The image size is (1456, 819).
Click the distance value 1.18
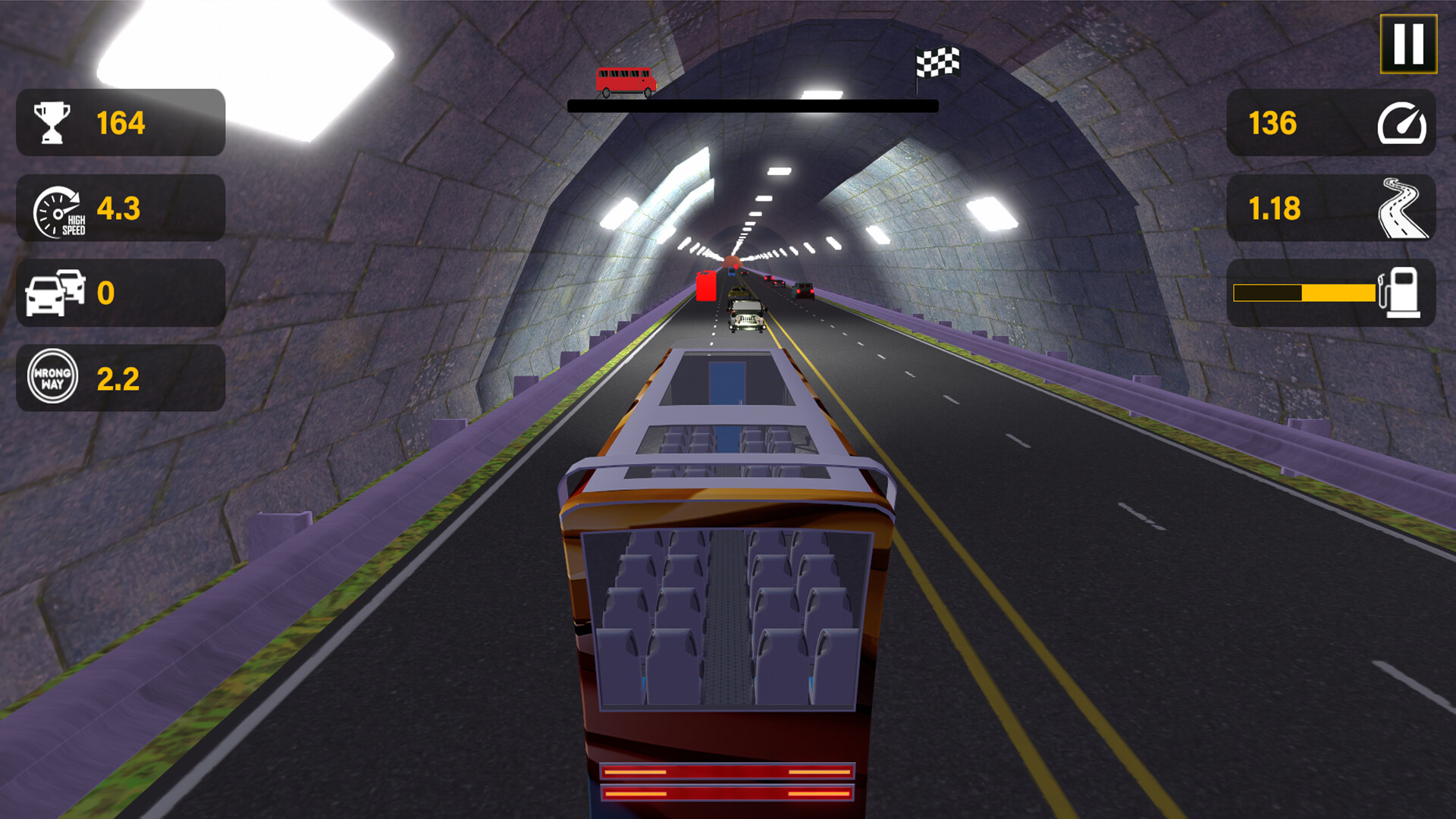coord(1274,209)
